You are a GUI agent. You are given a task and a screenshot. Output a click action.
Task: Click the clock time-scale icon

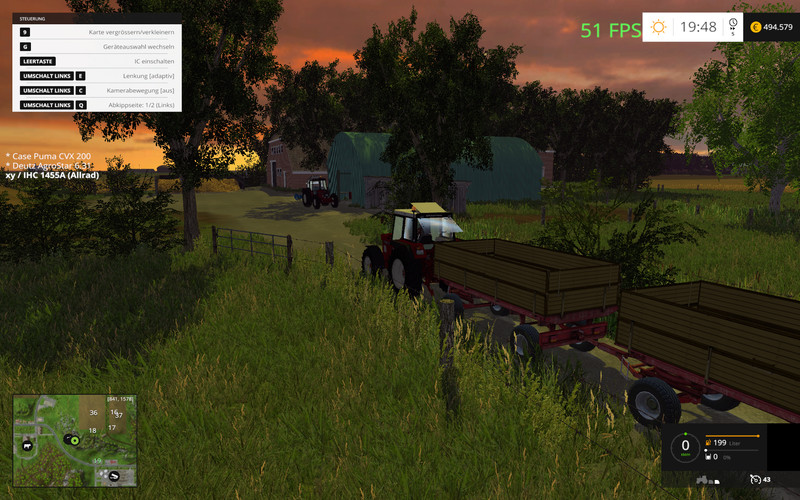tap(733, 26)
